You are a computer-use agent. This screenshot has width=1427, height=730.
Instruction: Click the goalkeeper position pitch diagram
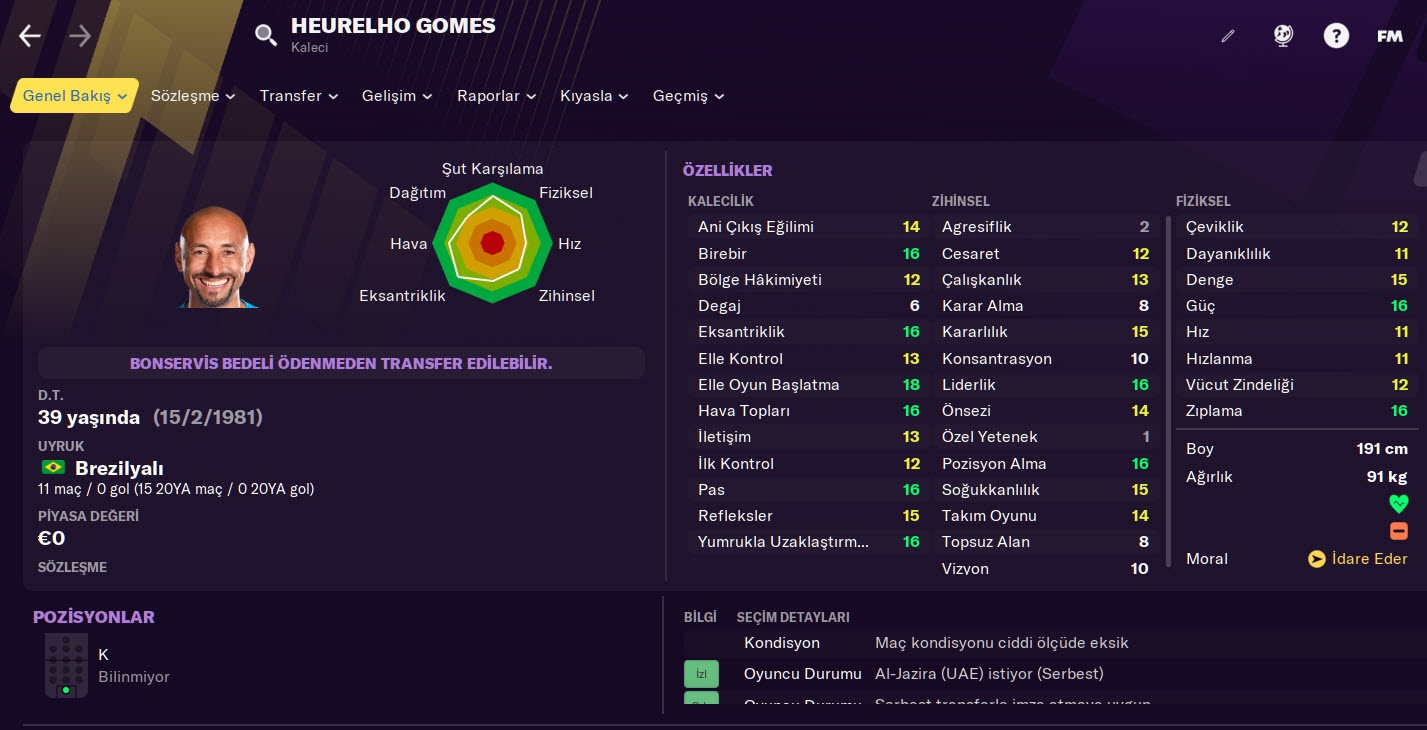(x=66, y=665)
